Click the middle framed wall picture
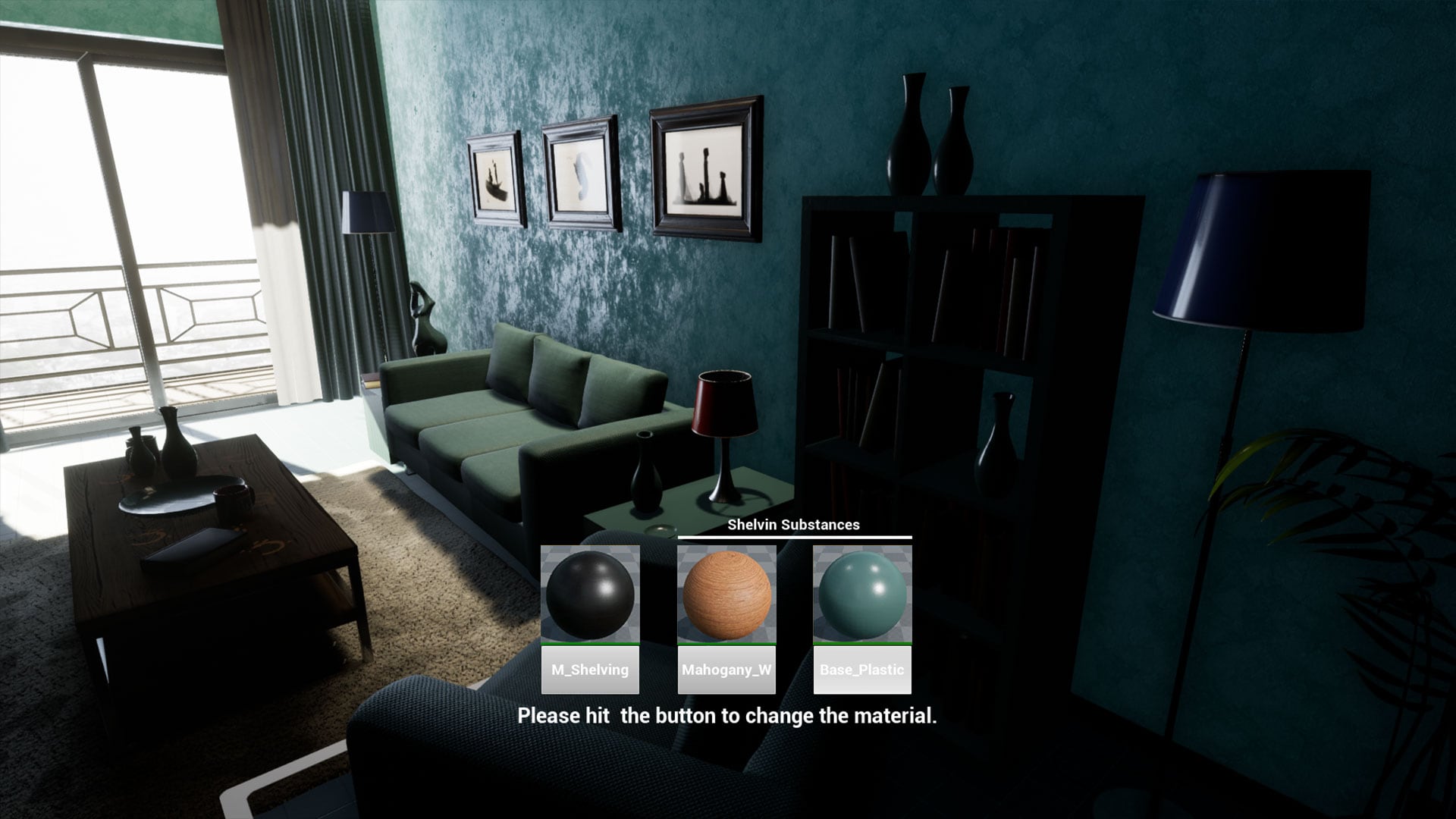 tap(580, 174)
